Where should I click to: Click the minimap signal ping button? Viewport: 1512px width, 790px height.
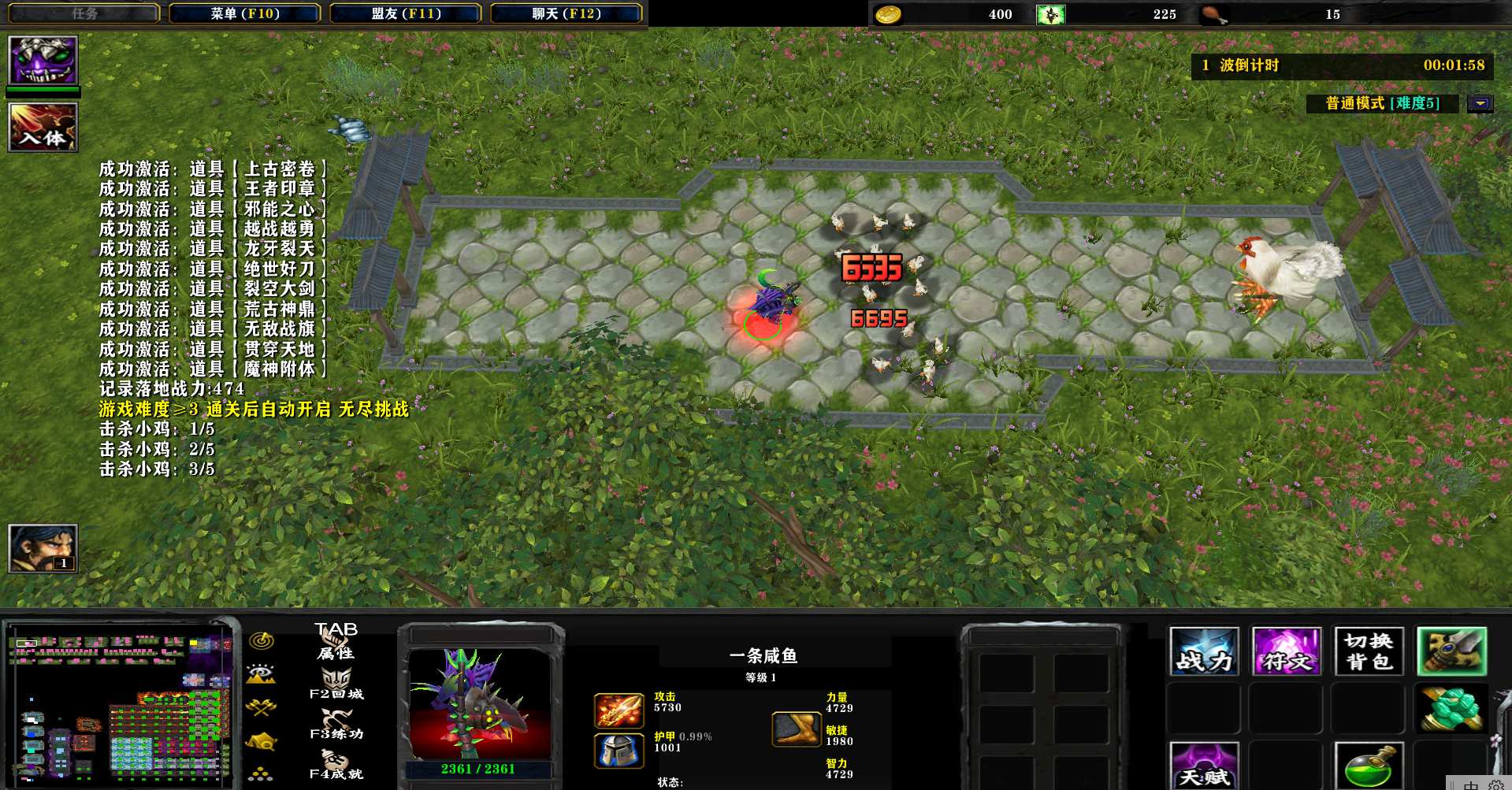coord(262,640)
